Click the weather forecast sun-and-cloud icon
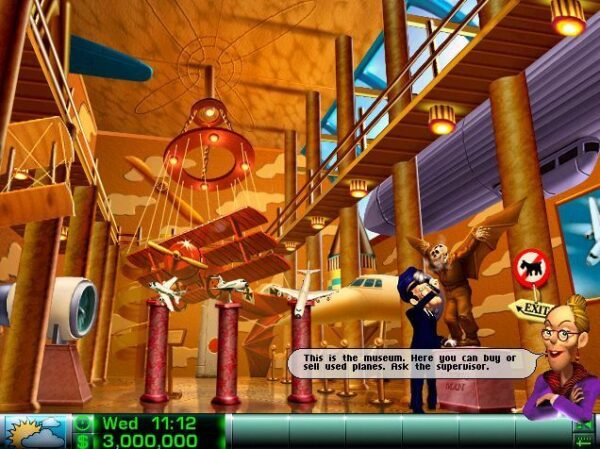Viewport: 600px width, 449px height. click(35, 432)
